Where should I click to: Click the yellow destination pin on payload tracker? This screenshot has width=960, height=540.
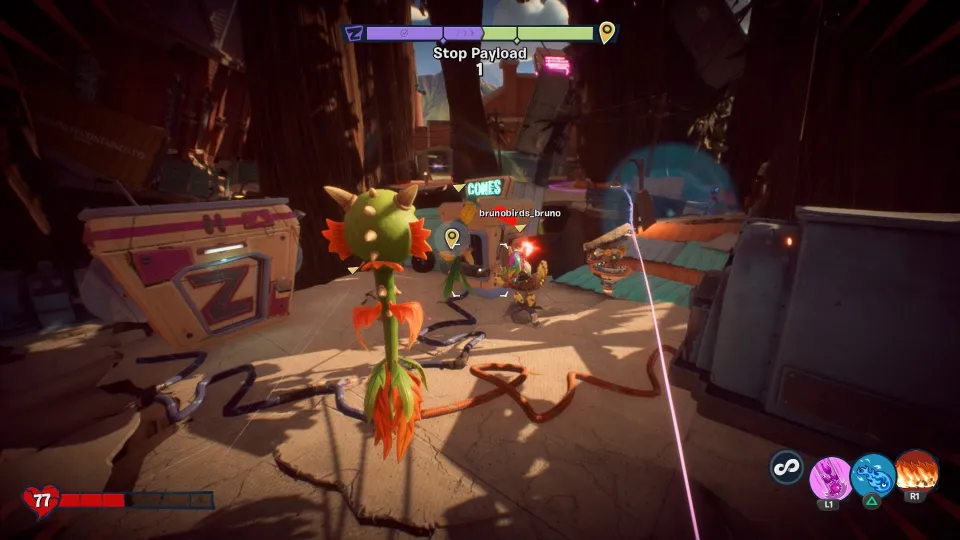[606, 34]
